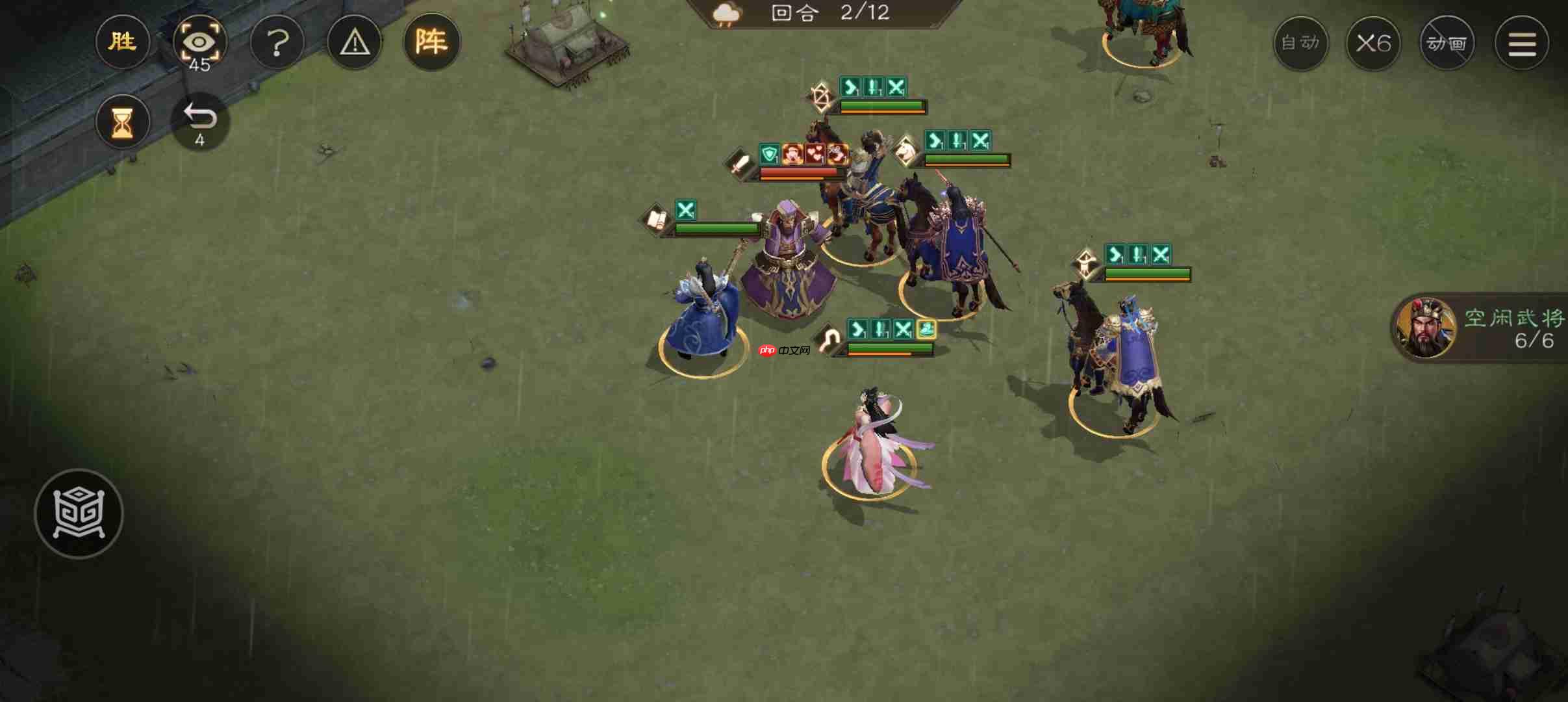Use the undo arrow showing count 4
This screenshot has height=702, width=1568.
[x=199, y=119]
